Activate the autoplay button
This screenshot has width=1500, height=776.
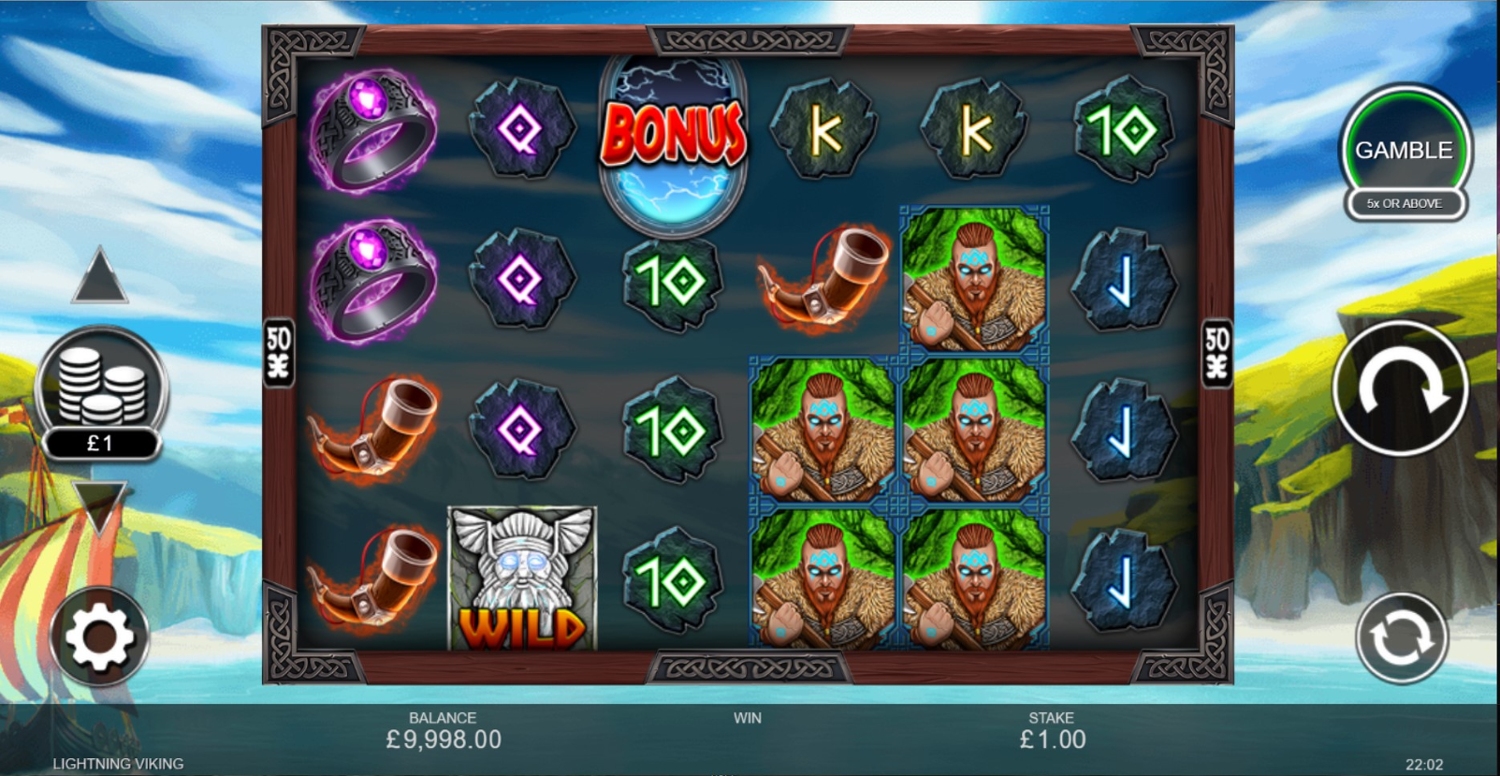(x=1401, y=637)
